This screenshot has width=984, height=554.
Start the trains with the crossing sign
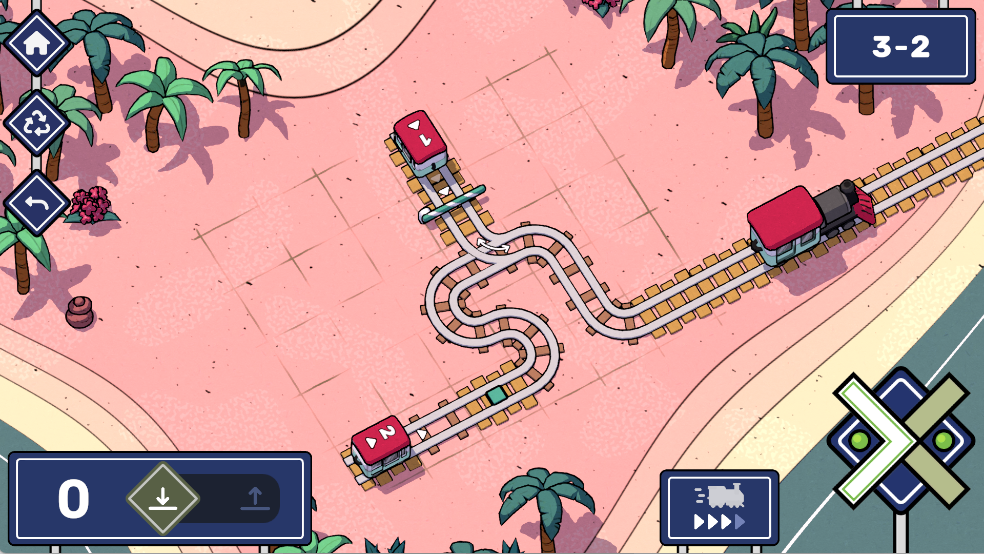point(900,440)
